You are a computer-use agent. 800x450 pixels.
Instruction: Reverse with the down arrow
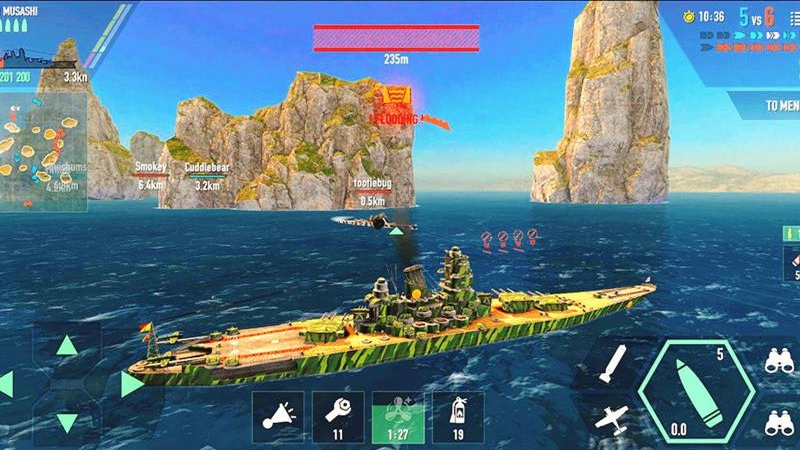pyautogui.click(x=66, y=422)
